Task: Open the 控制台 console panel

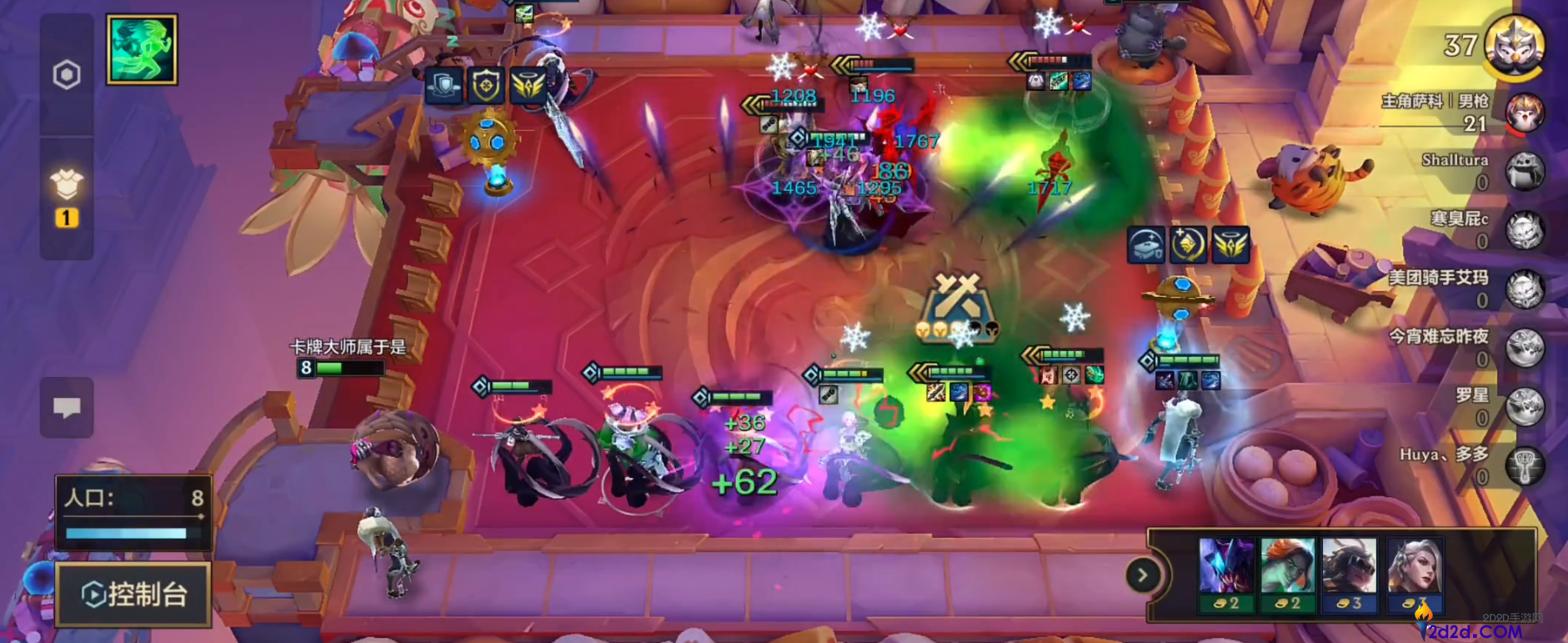Action: pos(133,594)
